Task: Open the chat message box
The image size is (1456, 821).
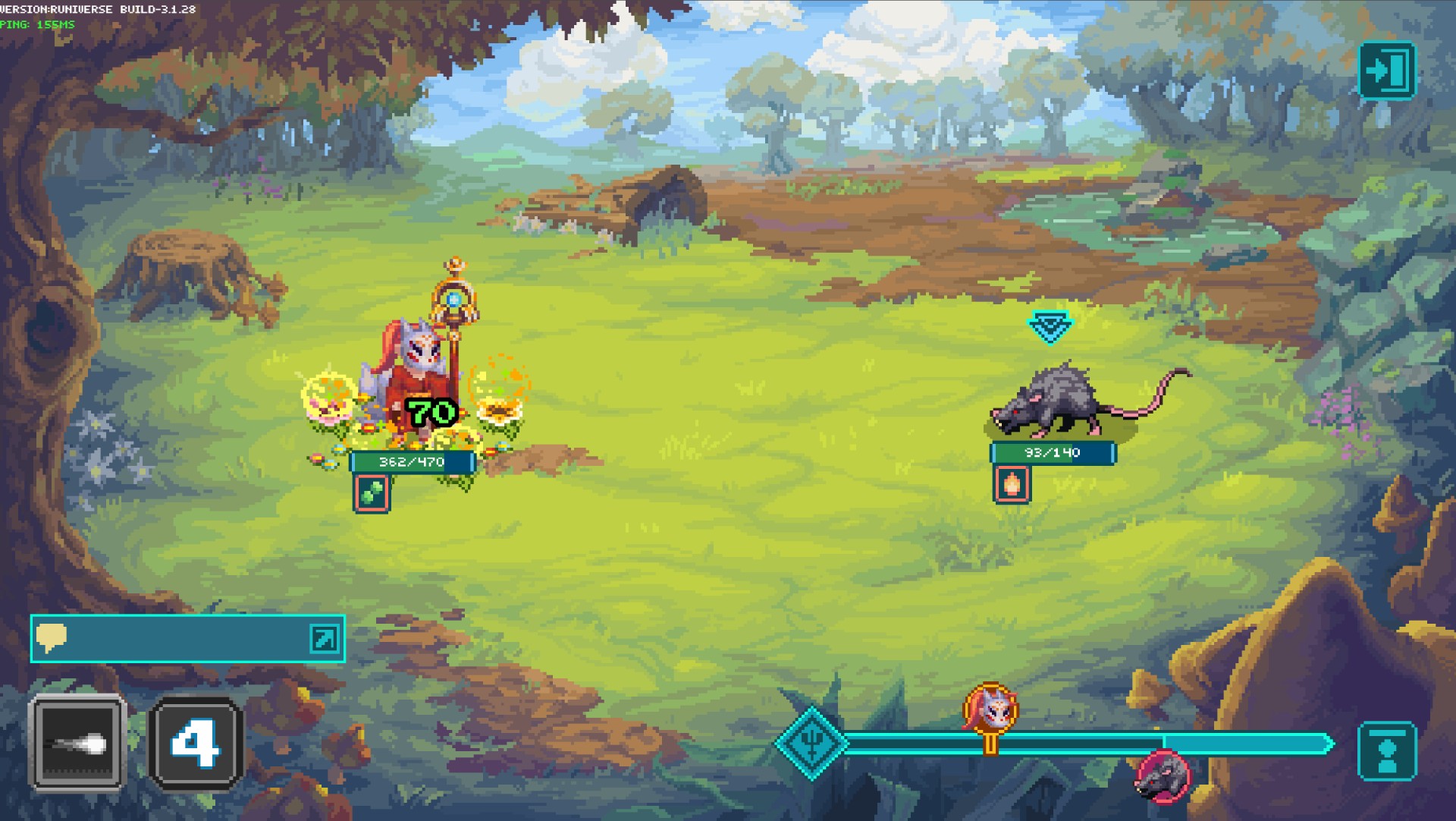Action: (x=174, y=638)
